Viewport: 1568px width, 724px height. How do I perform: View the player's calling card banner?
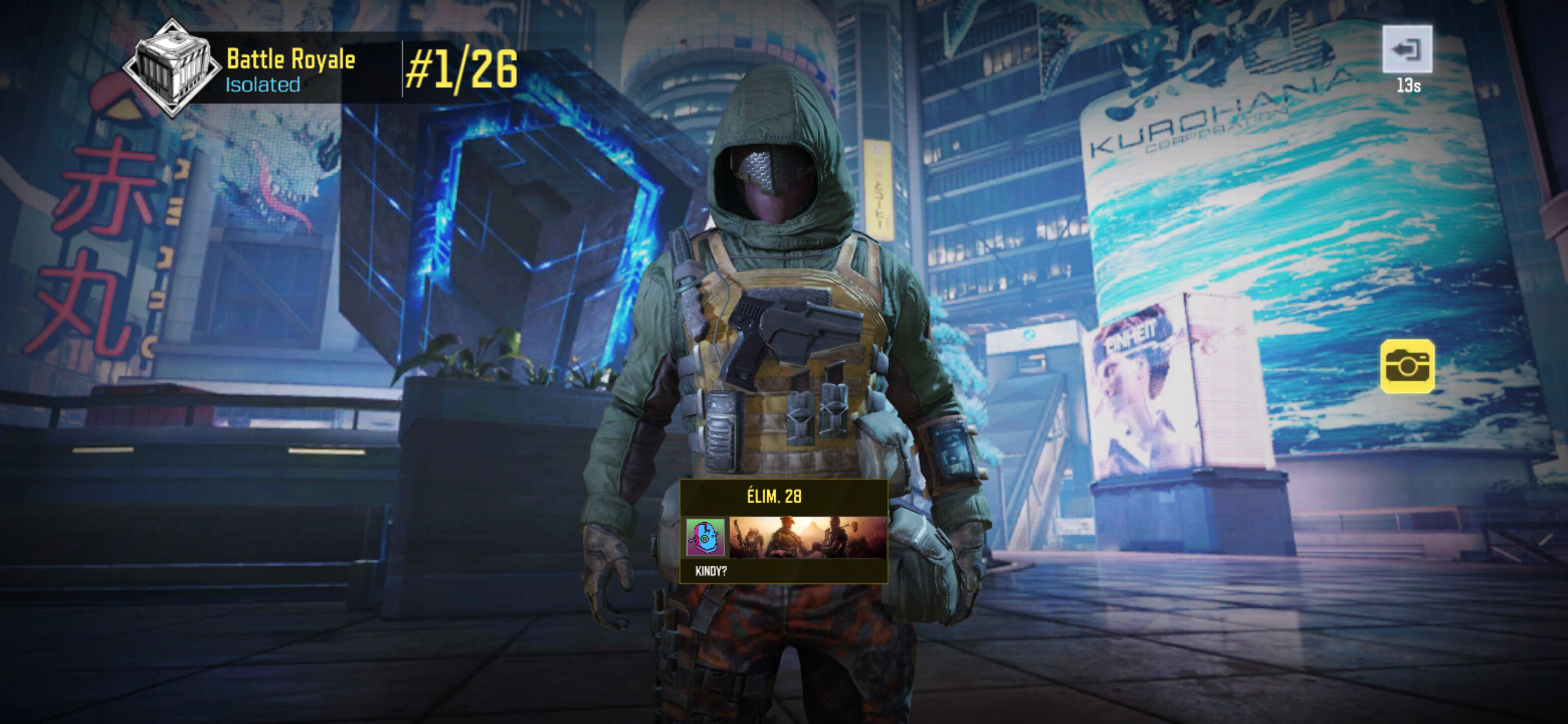pyautogui.click(x=808, y=537)
